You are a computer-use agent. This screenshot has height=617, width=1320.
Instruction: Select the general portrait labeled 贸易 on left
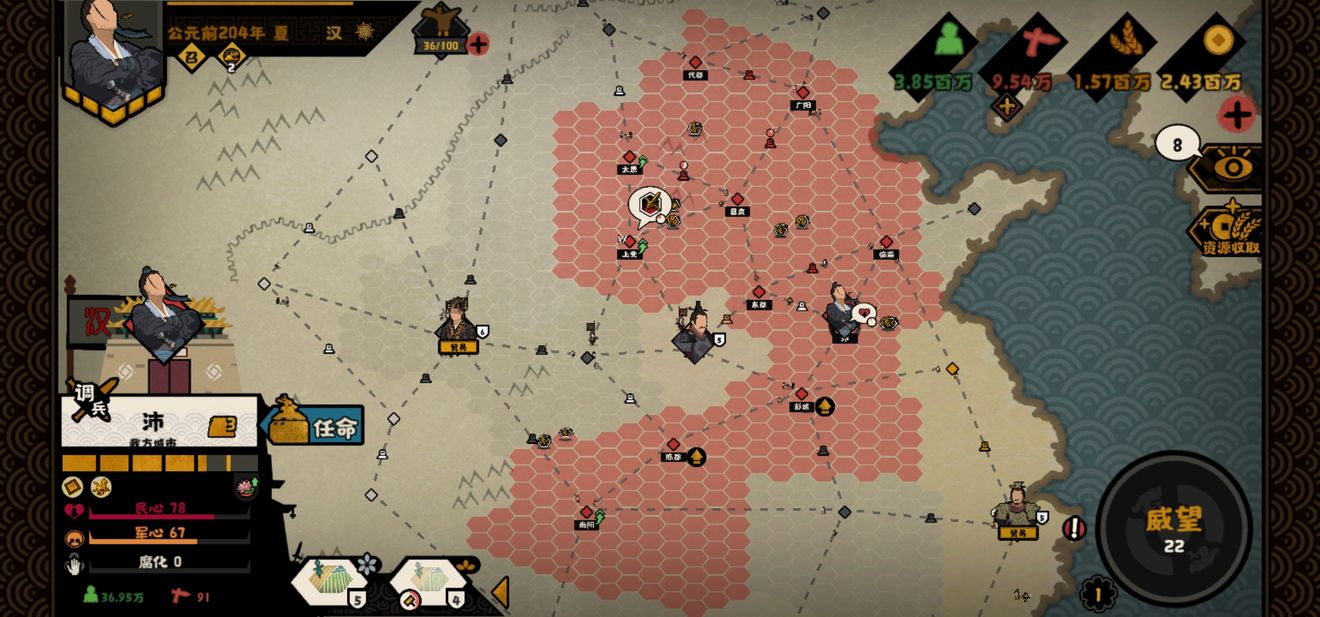[x=457, y=325]
